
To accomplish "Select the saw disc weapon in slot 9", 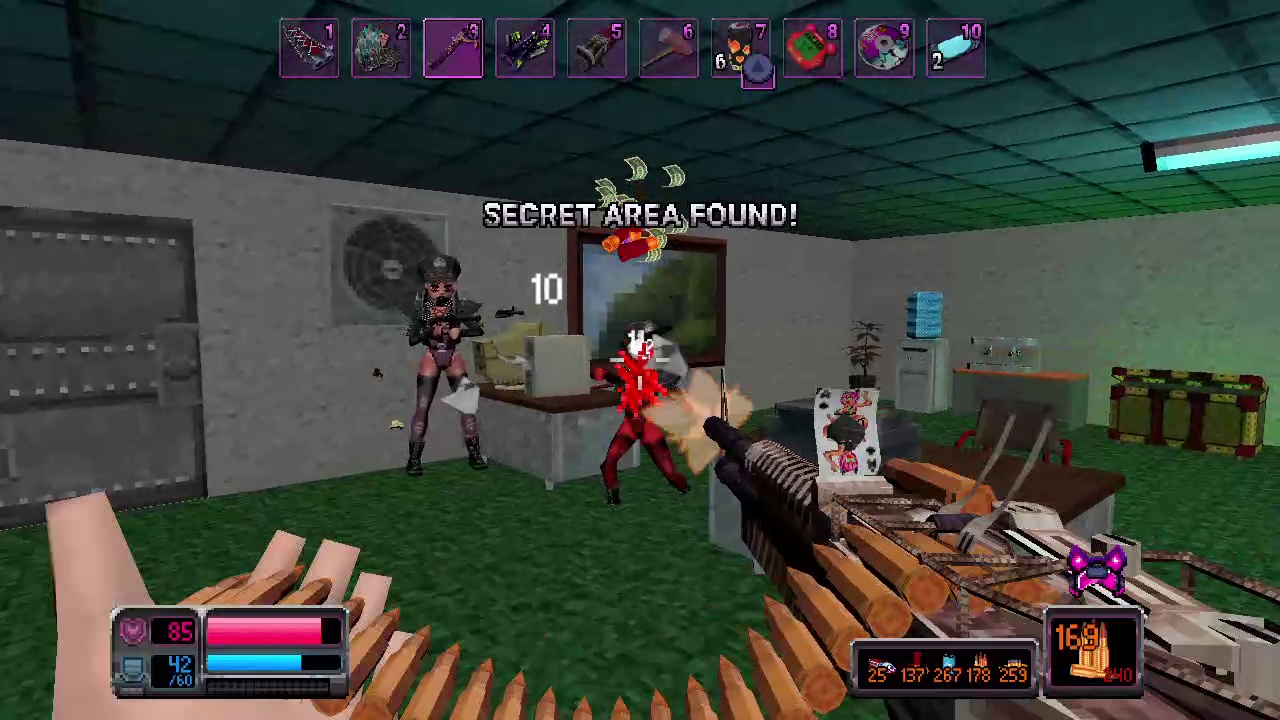I will 885,47.
